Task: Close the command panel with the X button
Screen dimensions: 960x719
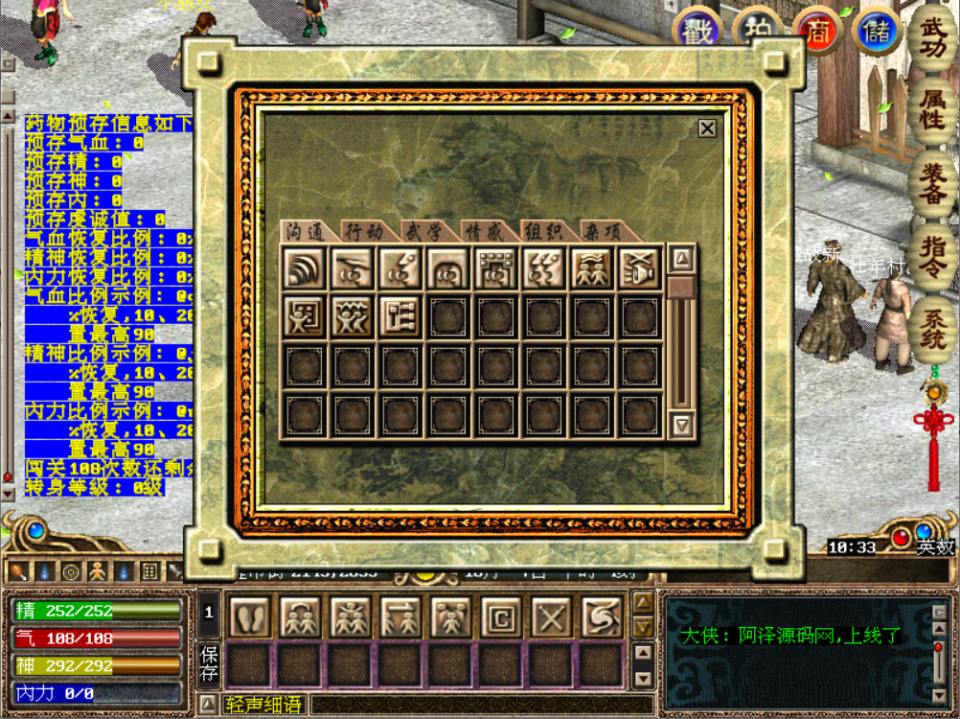Action: coord(707,128)
